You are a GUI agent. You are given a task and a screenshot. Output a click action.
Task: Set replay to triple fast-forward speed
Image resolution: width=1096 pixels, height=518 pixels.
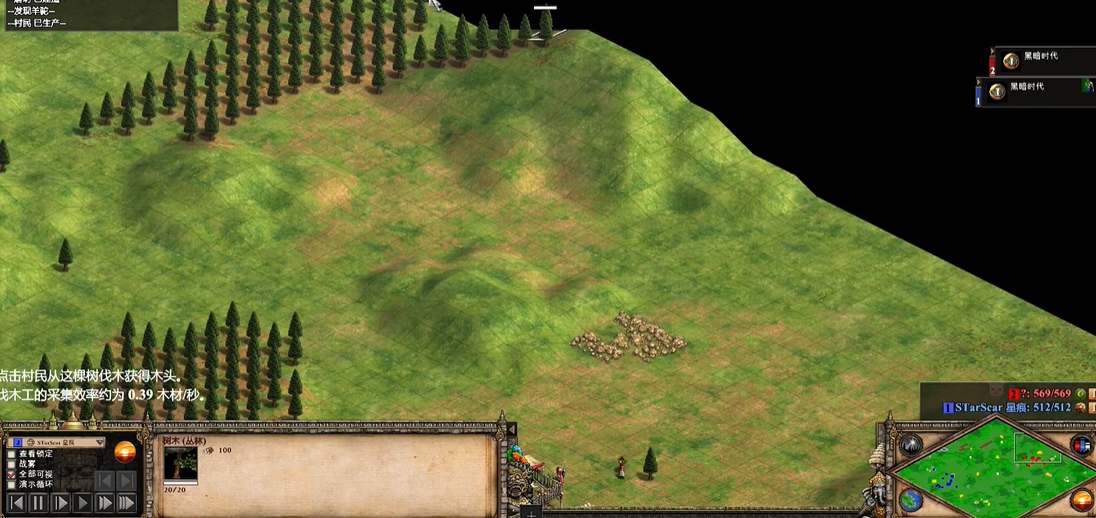point(126,503)
